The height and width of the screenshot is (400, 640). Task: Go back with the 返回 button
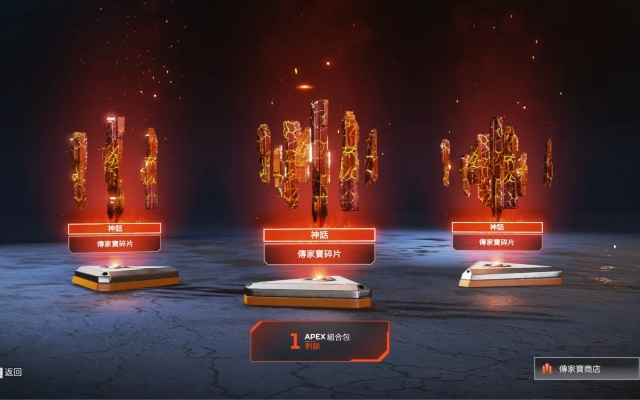click(x=12, y=372)
